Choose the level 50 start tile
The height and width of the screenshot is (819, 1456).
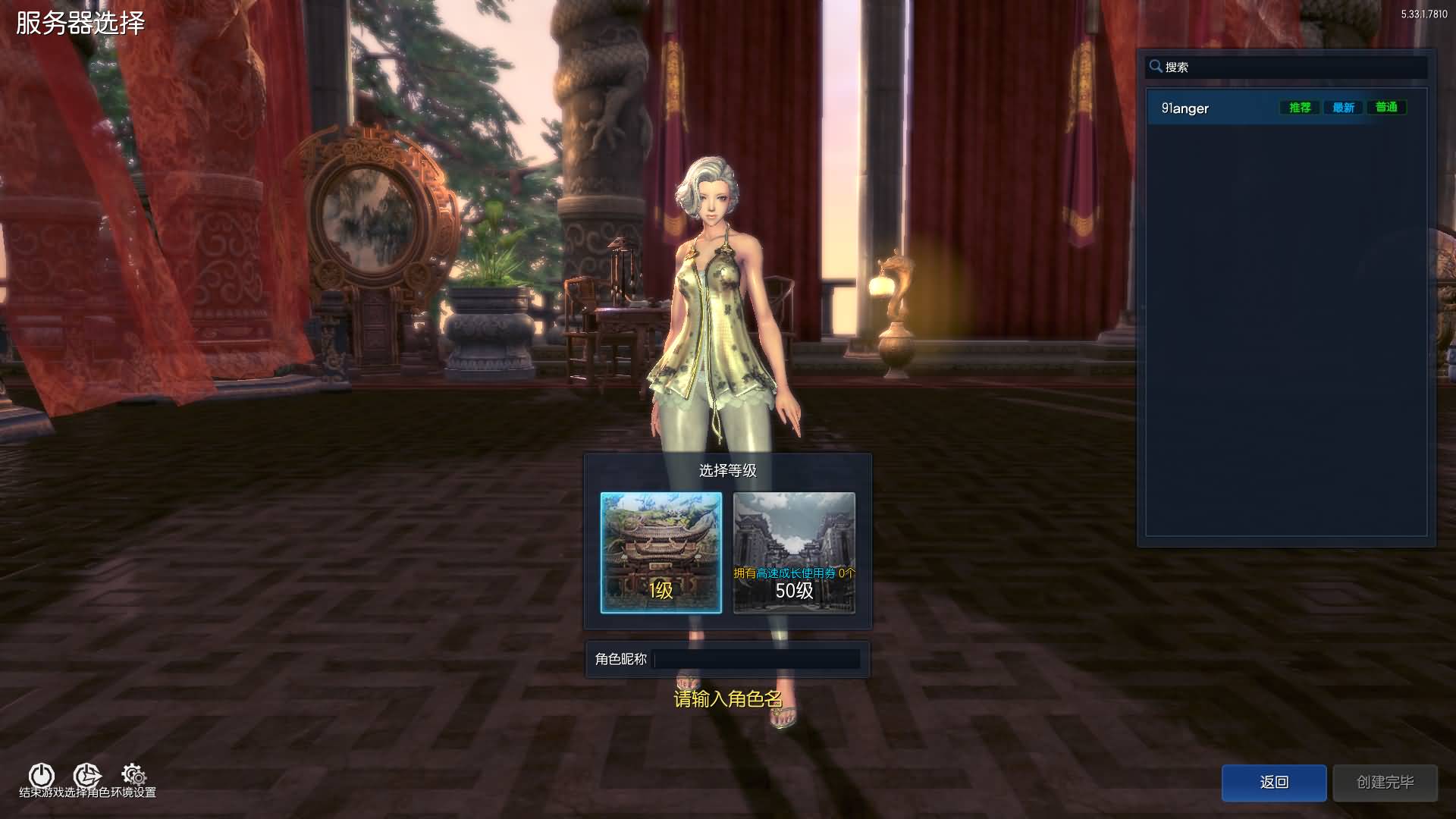point(794,552)
